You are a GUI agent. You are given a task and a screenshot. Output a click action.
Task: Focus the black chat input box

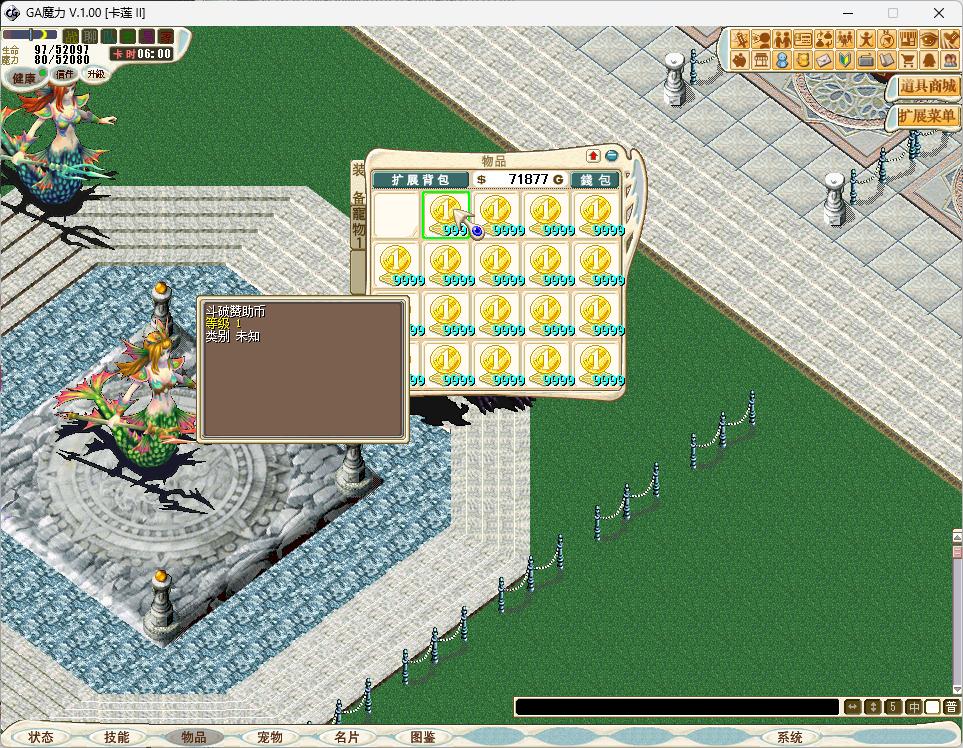676,707
